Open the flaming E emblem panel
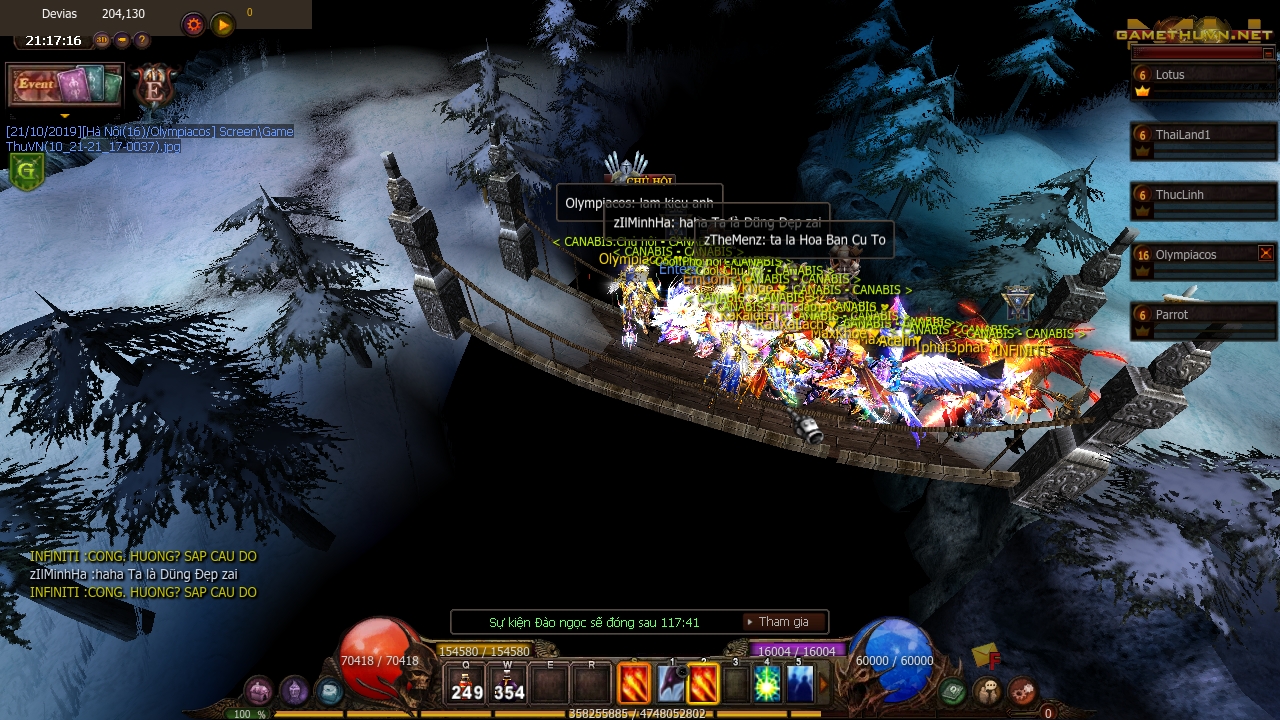The height and width of the screenshot is (720, 1280). (154, 87)
